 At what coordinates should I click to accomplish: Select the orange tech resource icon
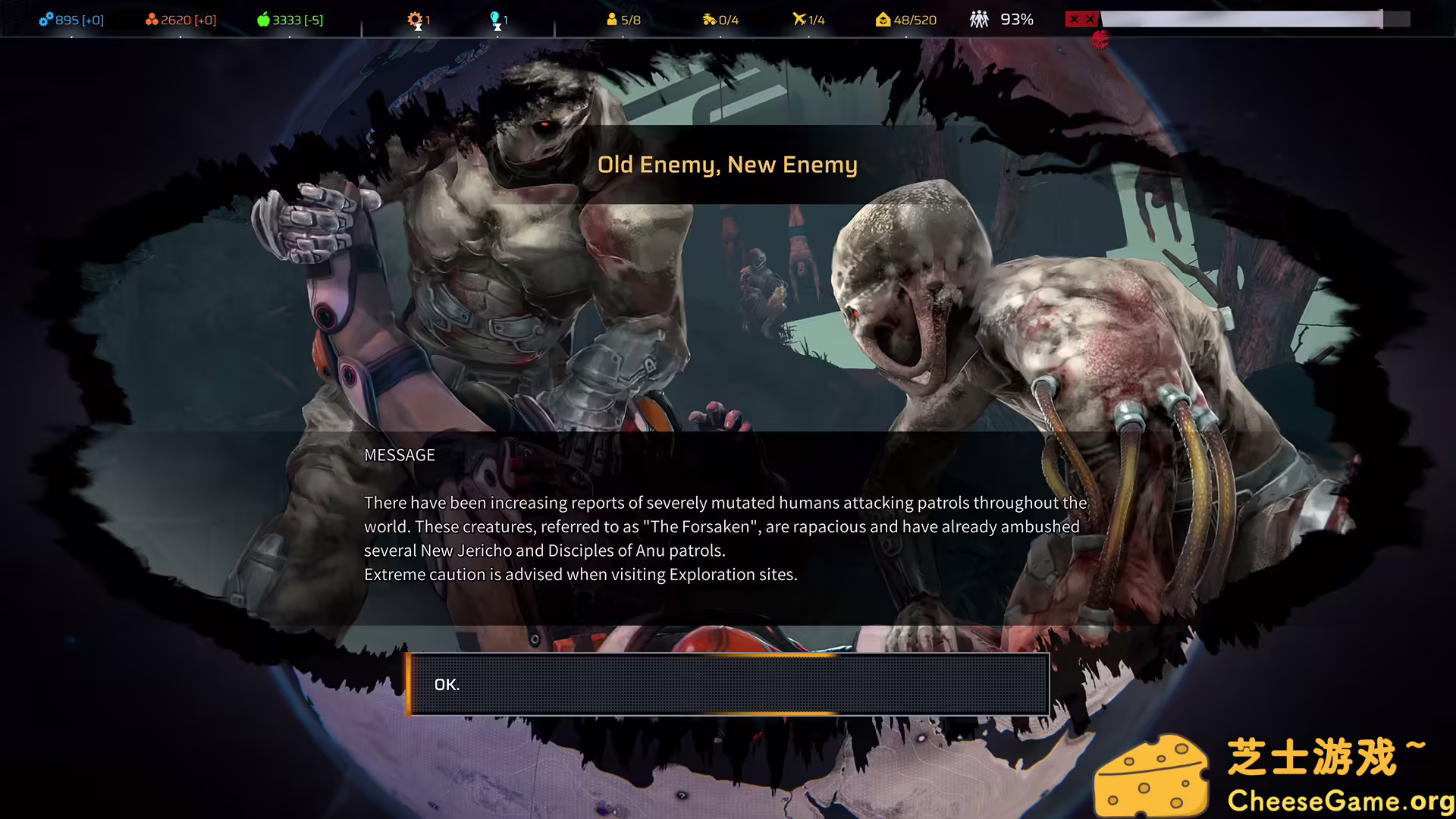point(153,19)
